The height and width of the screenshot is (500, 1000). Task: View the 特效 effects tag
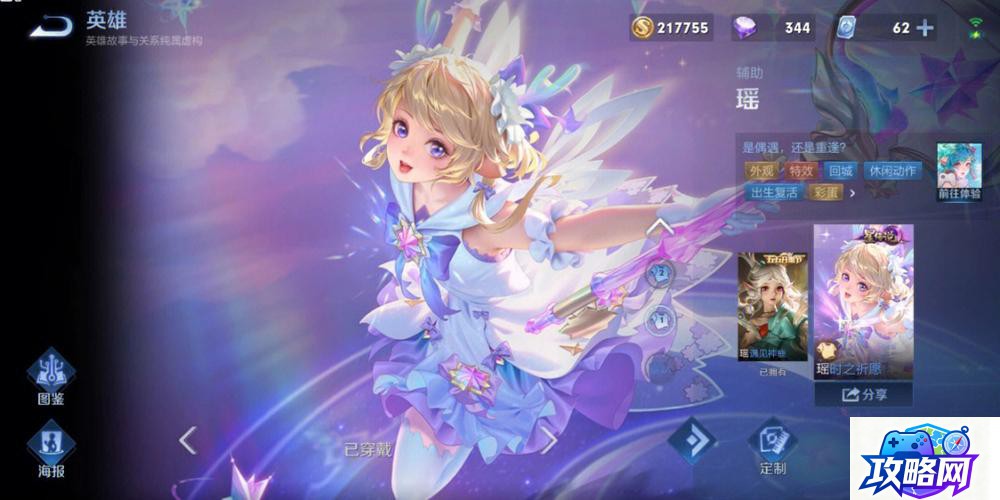click(801, 171)
